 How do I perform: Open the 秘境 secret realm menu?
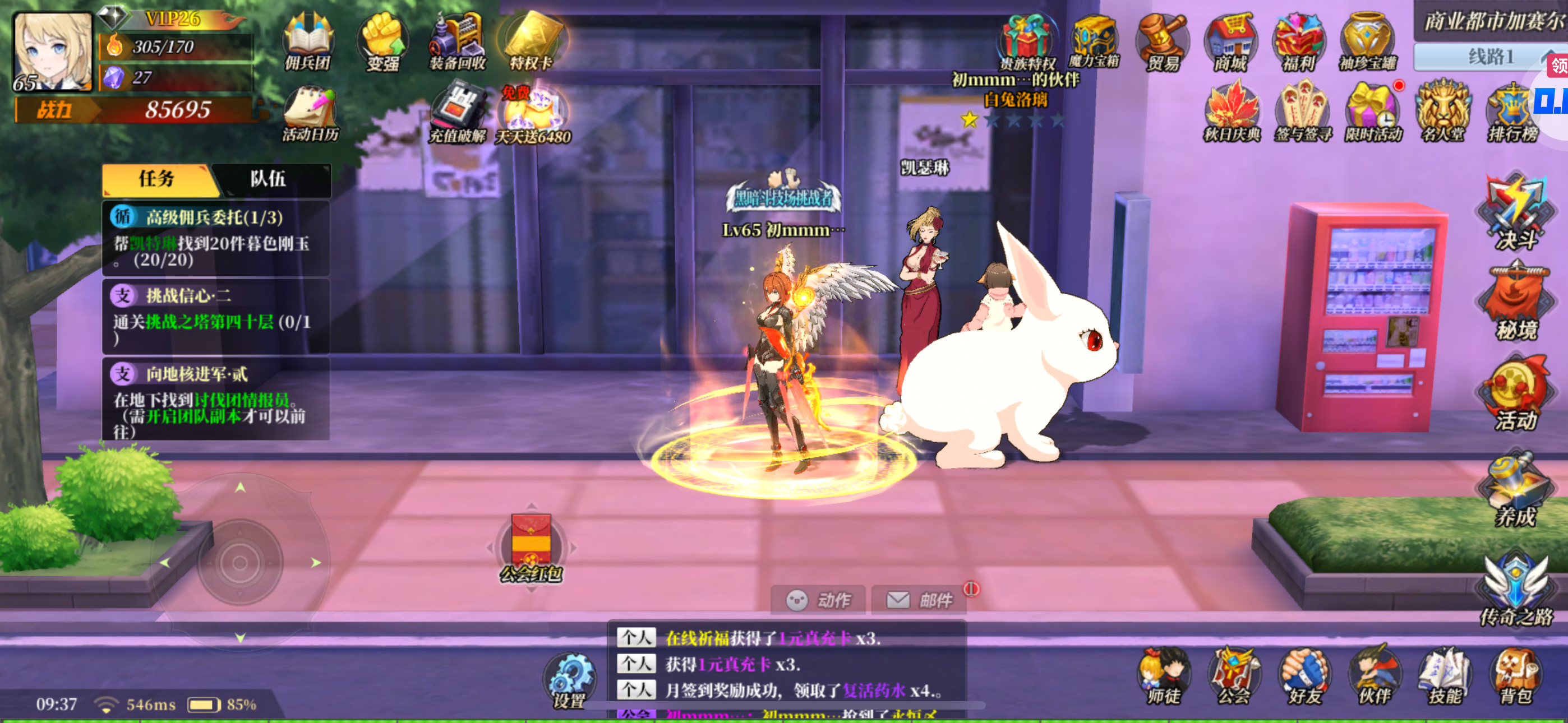coord(1516,303)
